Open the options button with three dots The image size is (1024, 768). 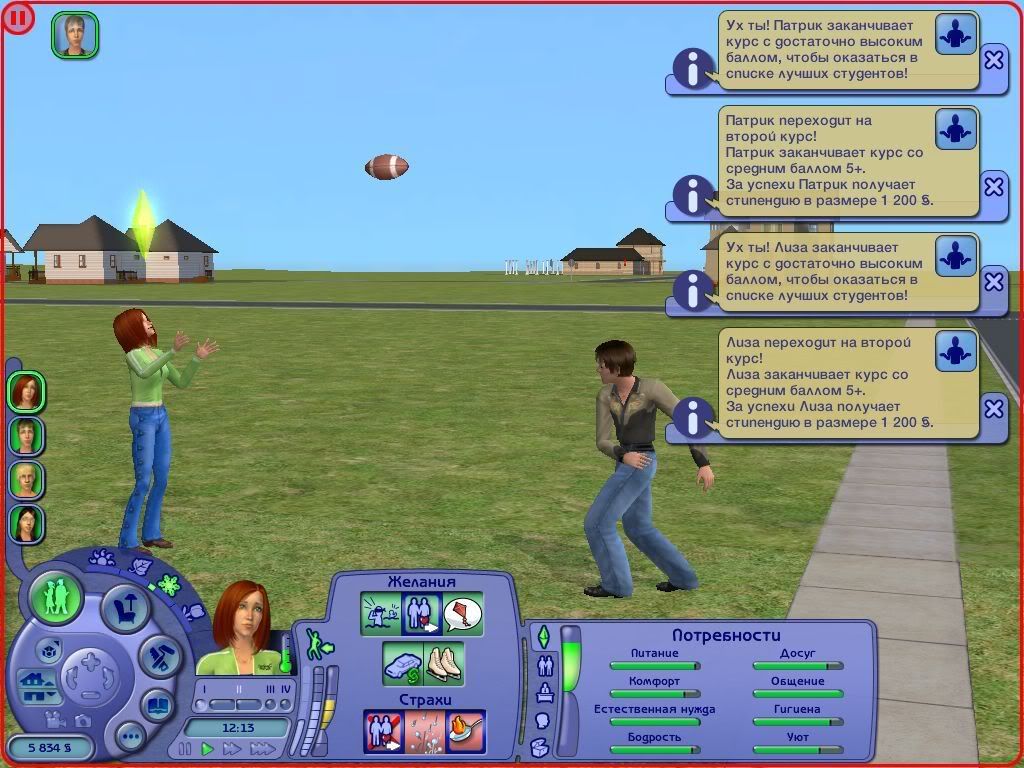click(130, 738)
